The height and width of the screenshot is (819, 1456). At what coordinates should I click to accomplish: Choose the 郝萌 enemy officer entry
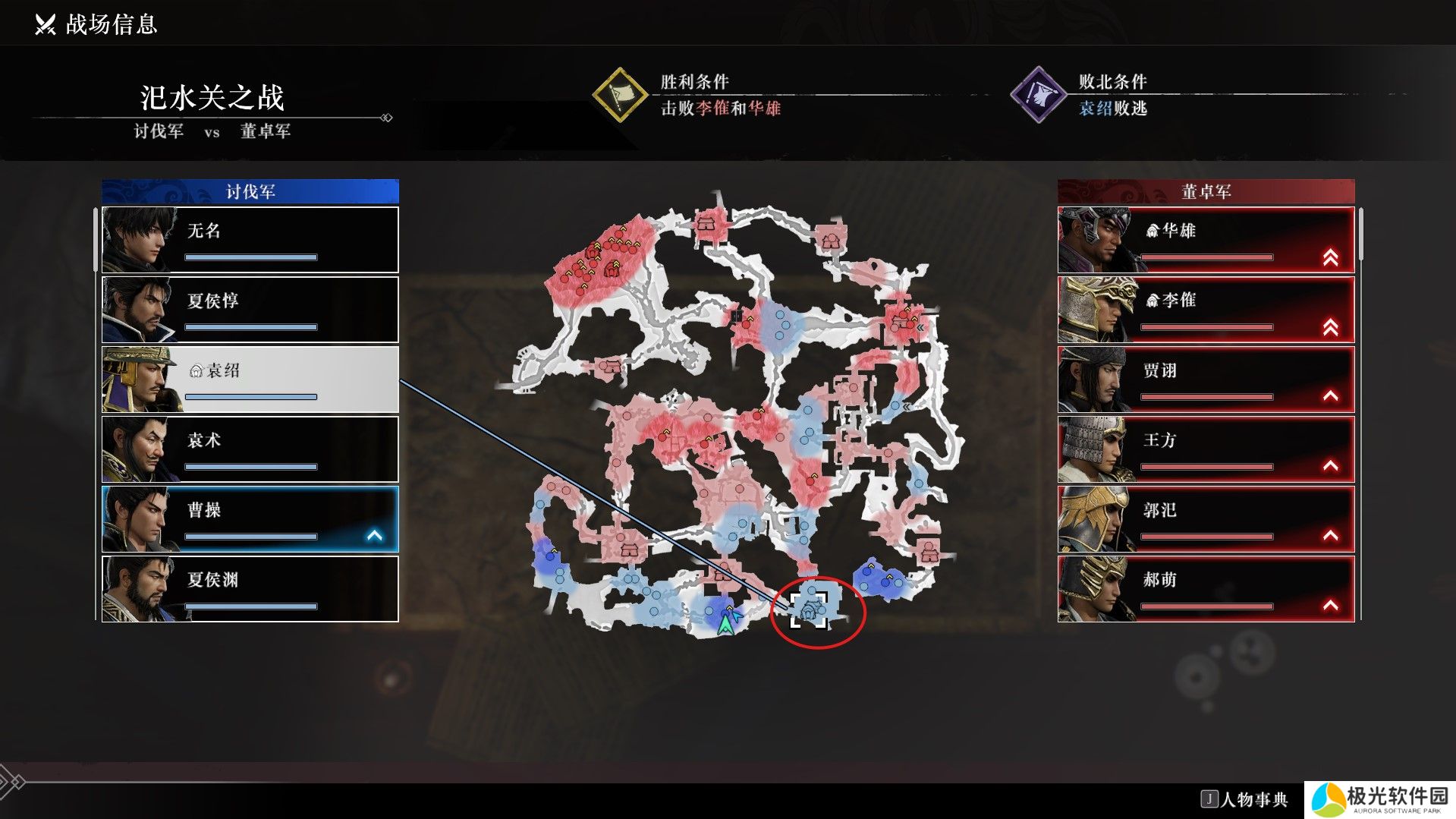pyautogui.click(x=1206, y=589)
